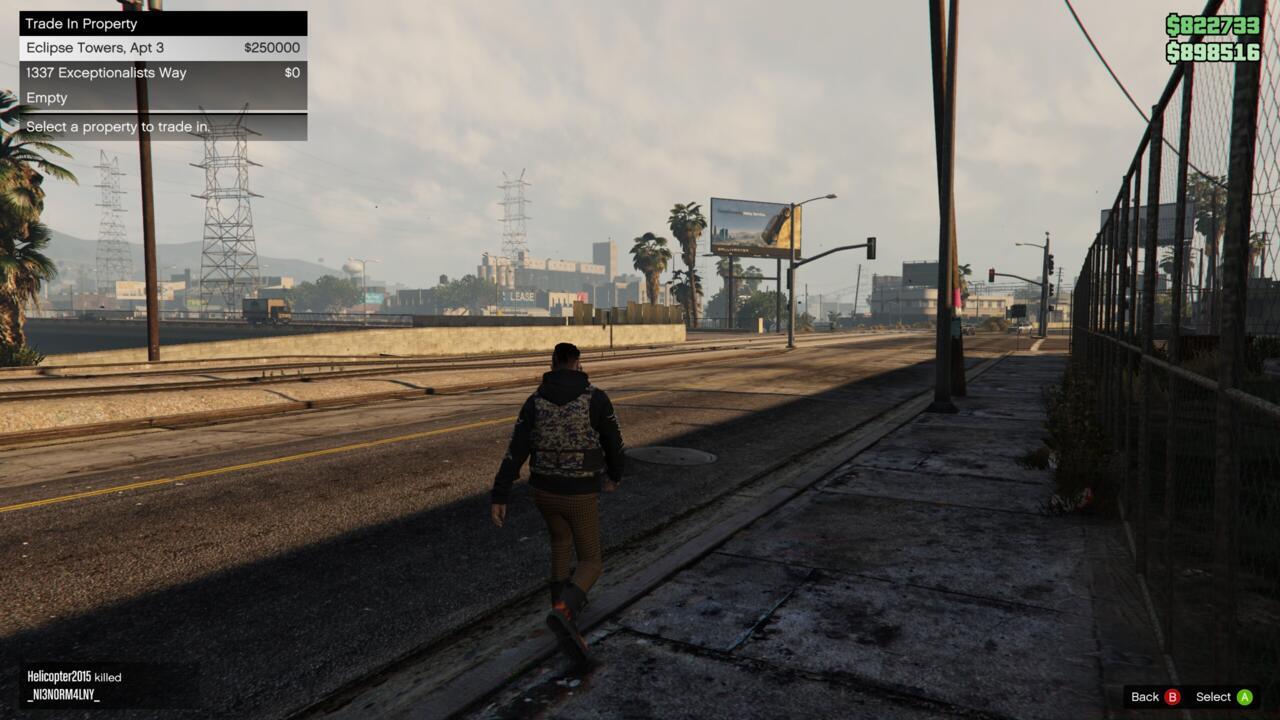The image size is (1280, 720).
Task: Select the Empty property slot
Action: pyautogui.click(x=162, y=98)
